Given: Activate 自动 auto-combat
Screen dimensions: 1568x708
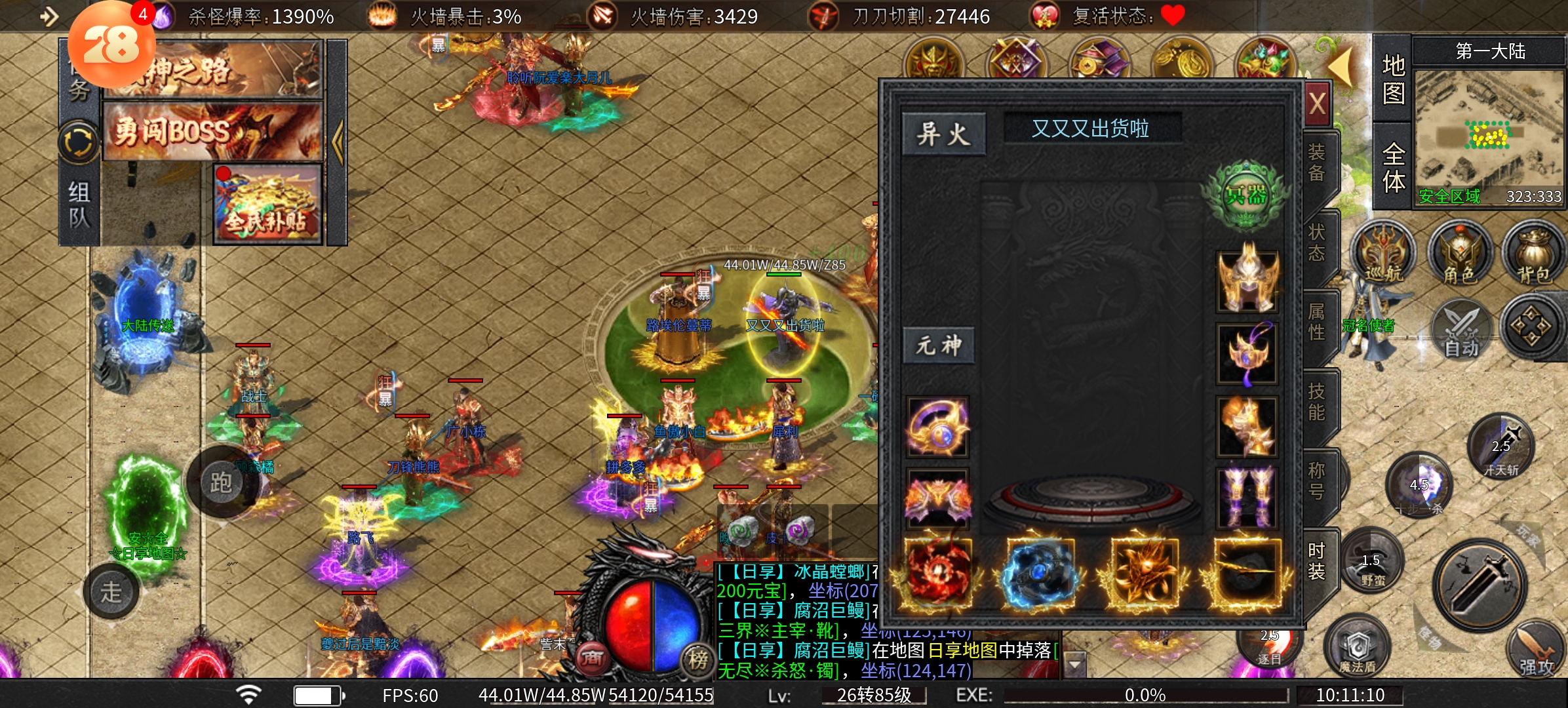Looking at the screenshot, I should tap(1460, 329).
